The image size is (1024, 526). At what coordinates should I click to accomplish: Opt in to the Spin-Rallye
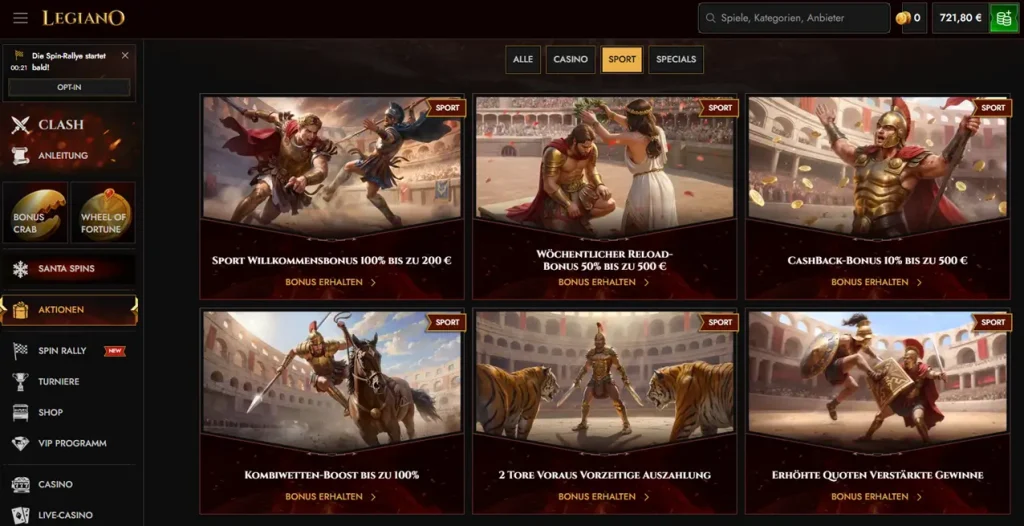point(69,87)
